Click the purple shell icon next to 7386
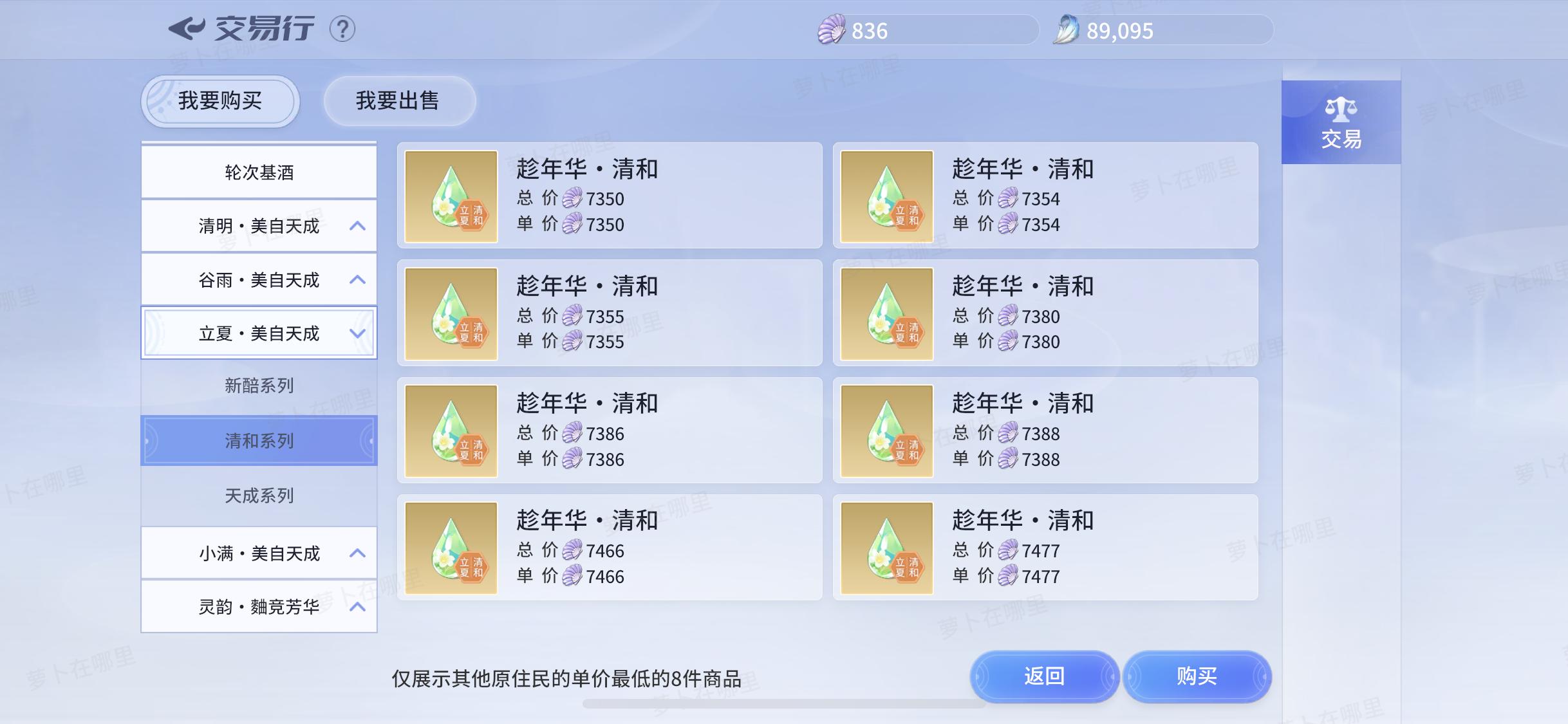 pyautogui.click(x=573, y=434)
